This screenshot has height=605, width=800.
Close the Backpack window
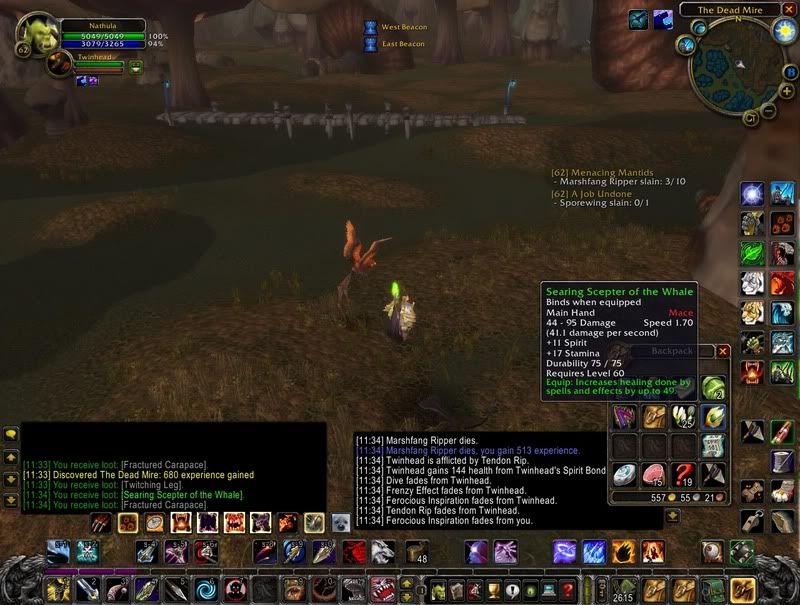point(723,351)
